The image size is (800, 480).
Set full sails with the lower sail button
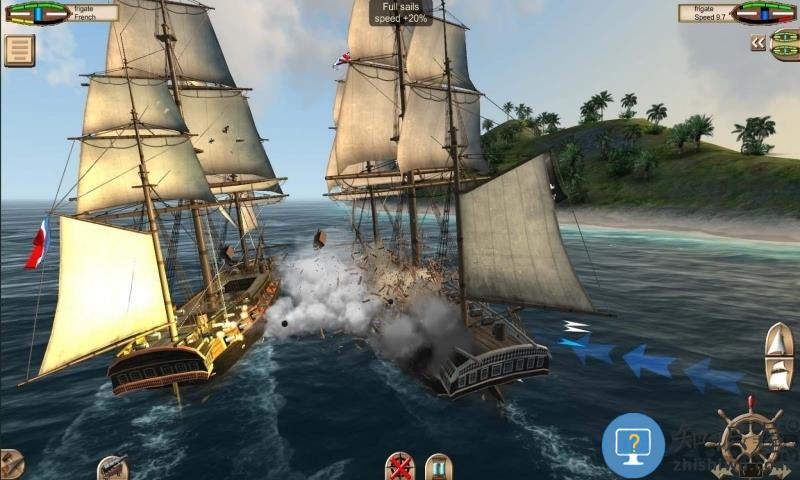(778, 374)
